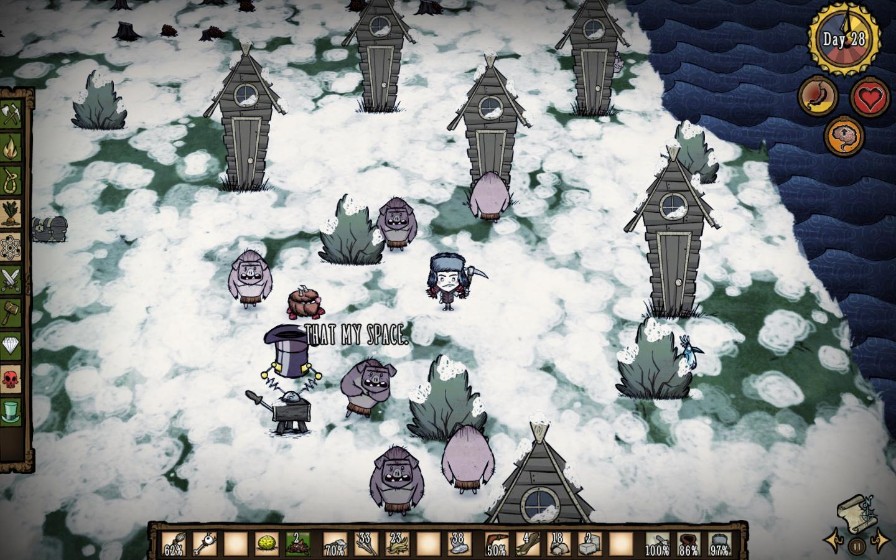
Task: Open the map scroll icon
Action: [851, 511]
